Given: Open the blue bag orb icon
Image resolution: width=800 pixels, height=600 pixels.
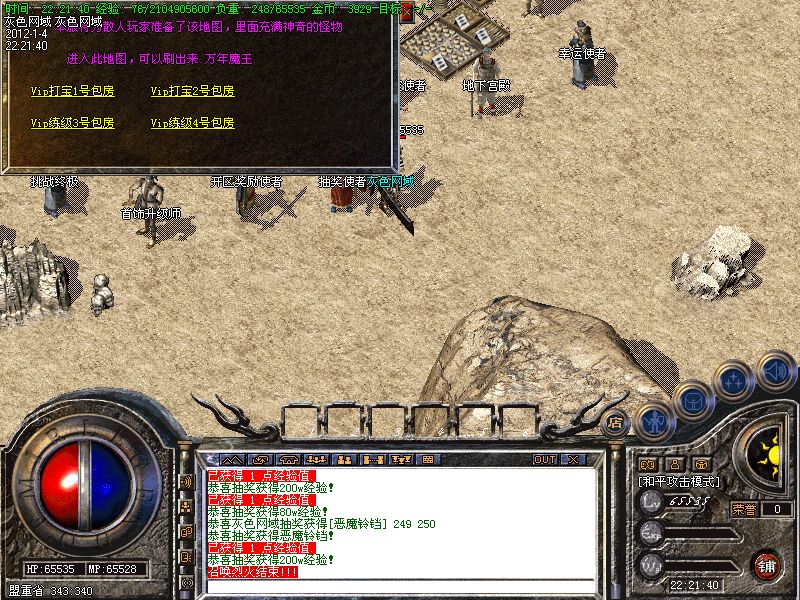Looking at the screenshot, I should [x=691, y=399].
